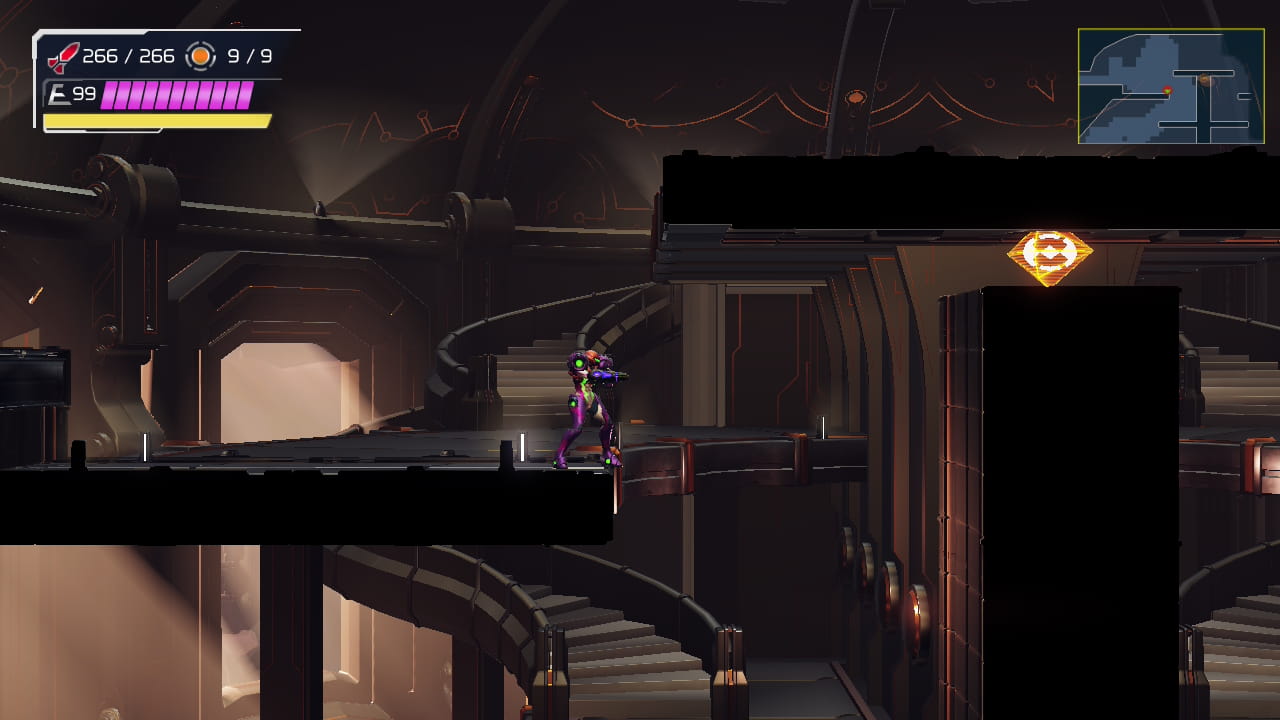Click the last pink segment of the energy bar
The image size is (1280, 720).
click(x=247, y=96)
